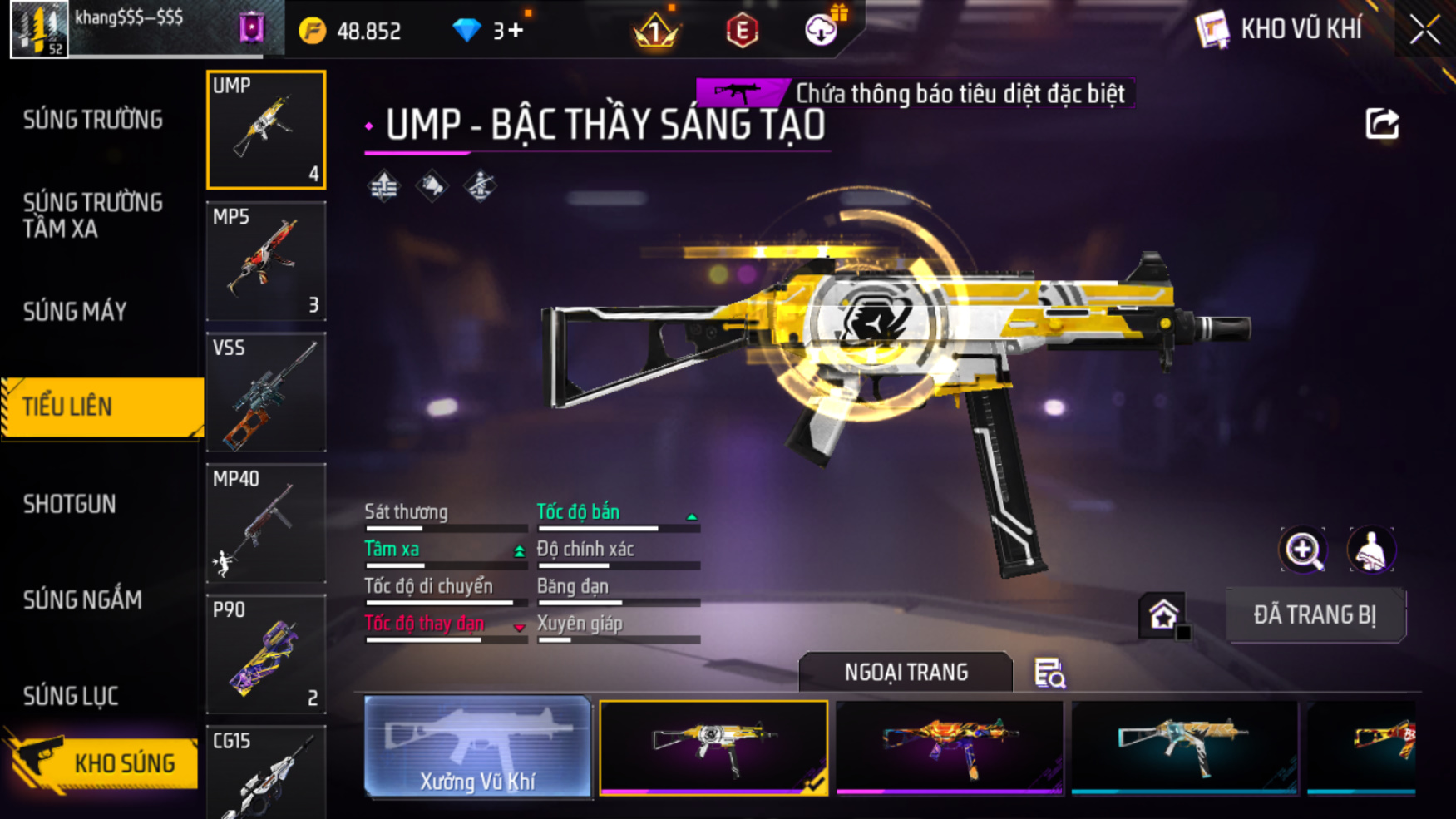Open the Shotgun weapon category
The image size is (1456, 819).
coord(70,504)
